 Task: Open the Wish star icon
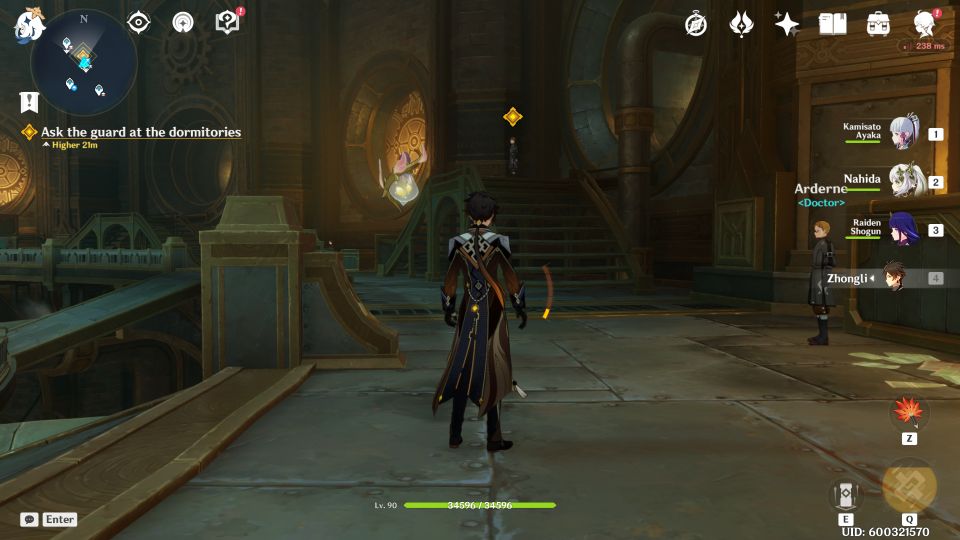787,24
